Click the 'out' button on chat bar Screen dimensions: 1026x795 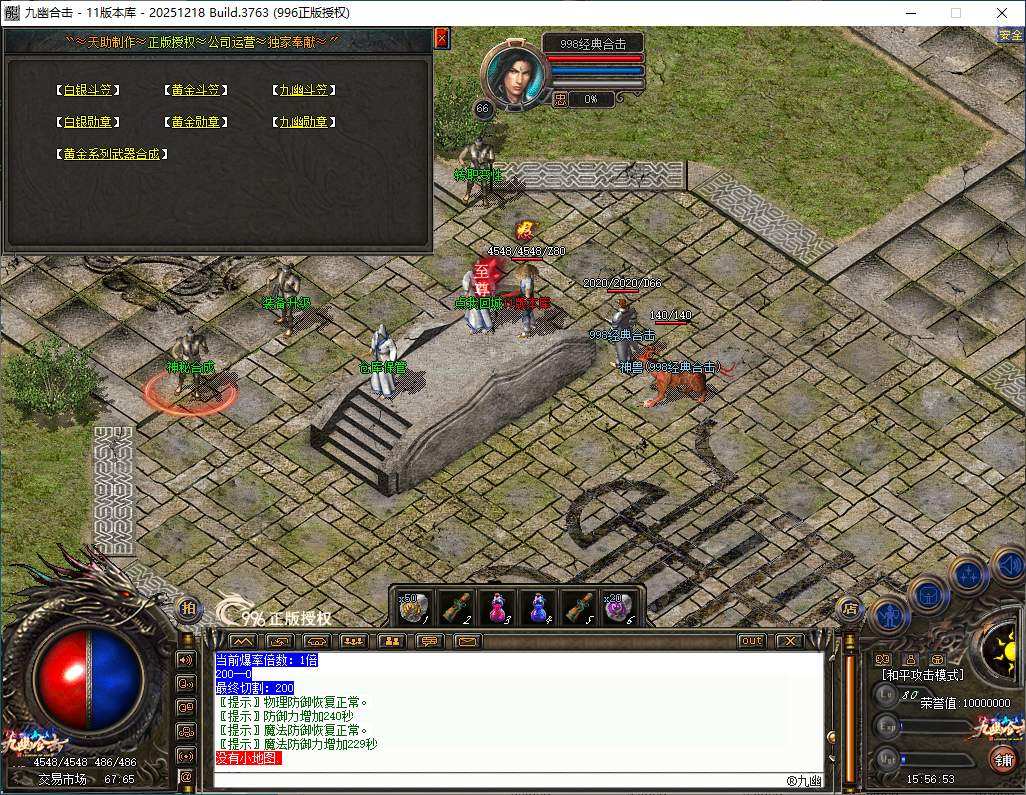(752, 641)
